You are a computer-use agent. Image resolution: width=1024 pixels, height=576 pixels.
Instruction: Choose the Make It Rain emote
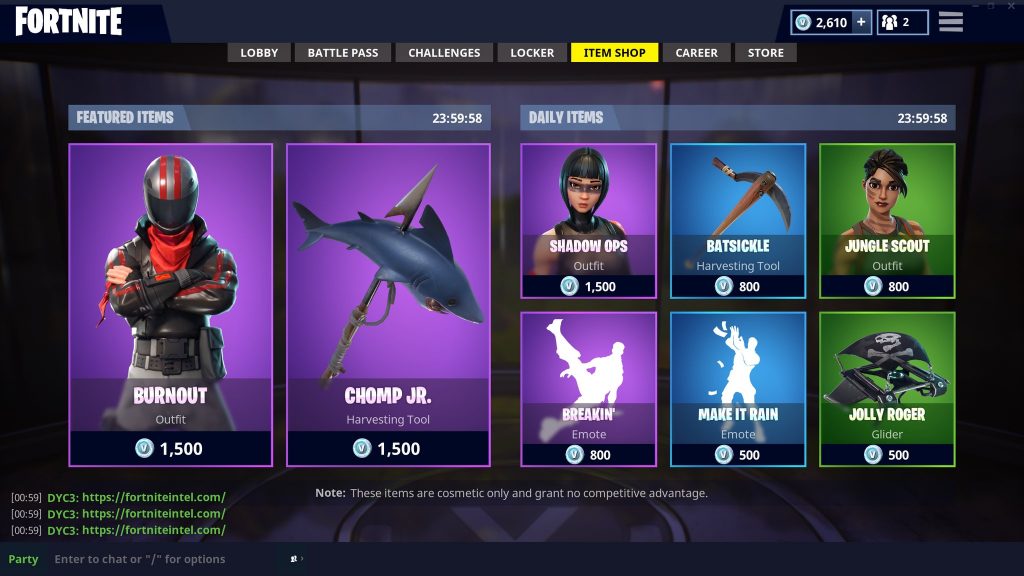click(x=738, y=389)
